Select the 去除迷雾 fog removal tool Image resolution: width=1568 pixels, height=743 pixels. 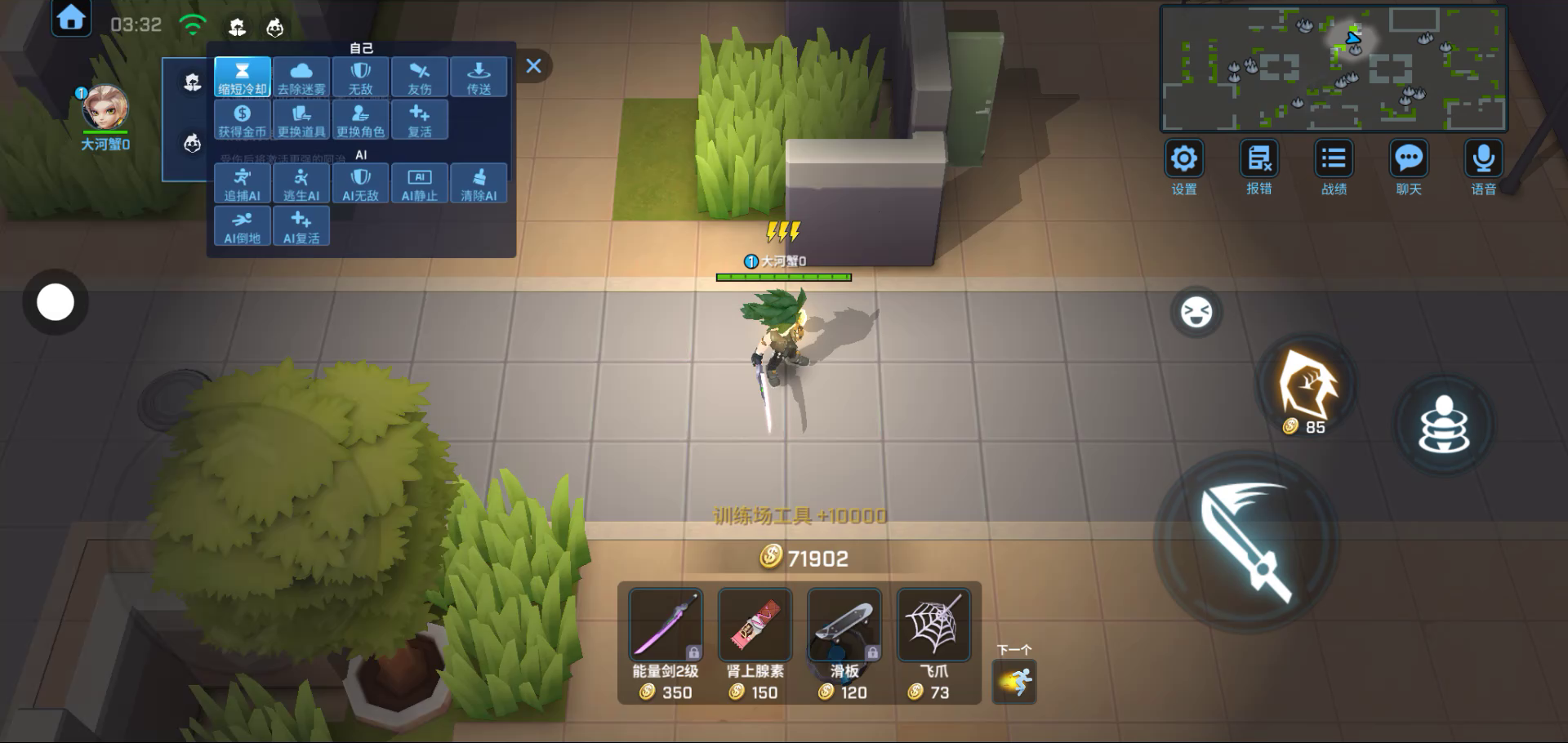301,78
